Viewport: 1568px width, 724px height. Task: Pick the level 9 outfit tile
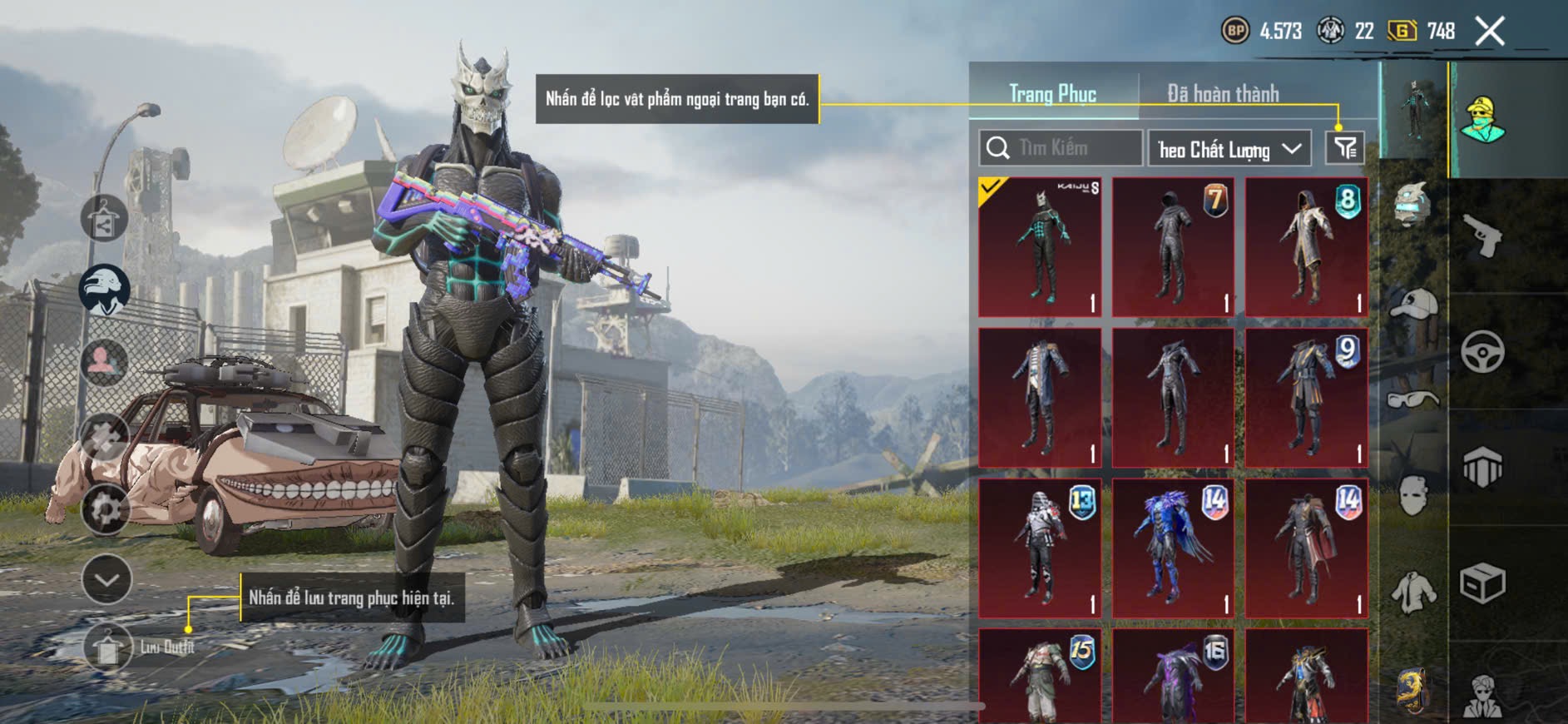tap(1306, 398)
